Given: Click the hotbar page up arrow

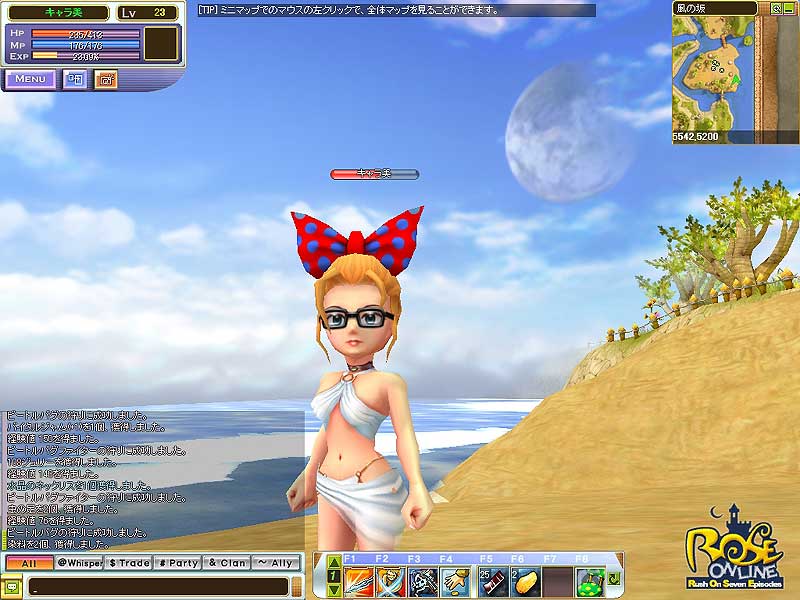Looking at the screenshot, I should point(334,563).
